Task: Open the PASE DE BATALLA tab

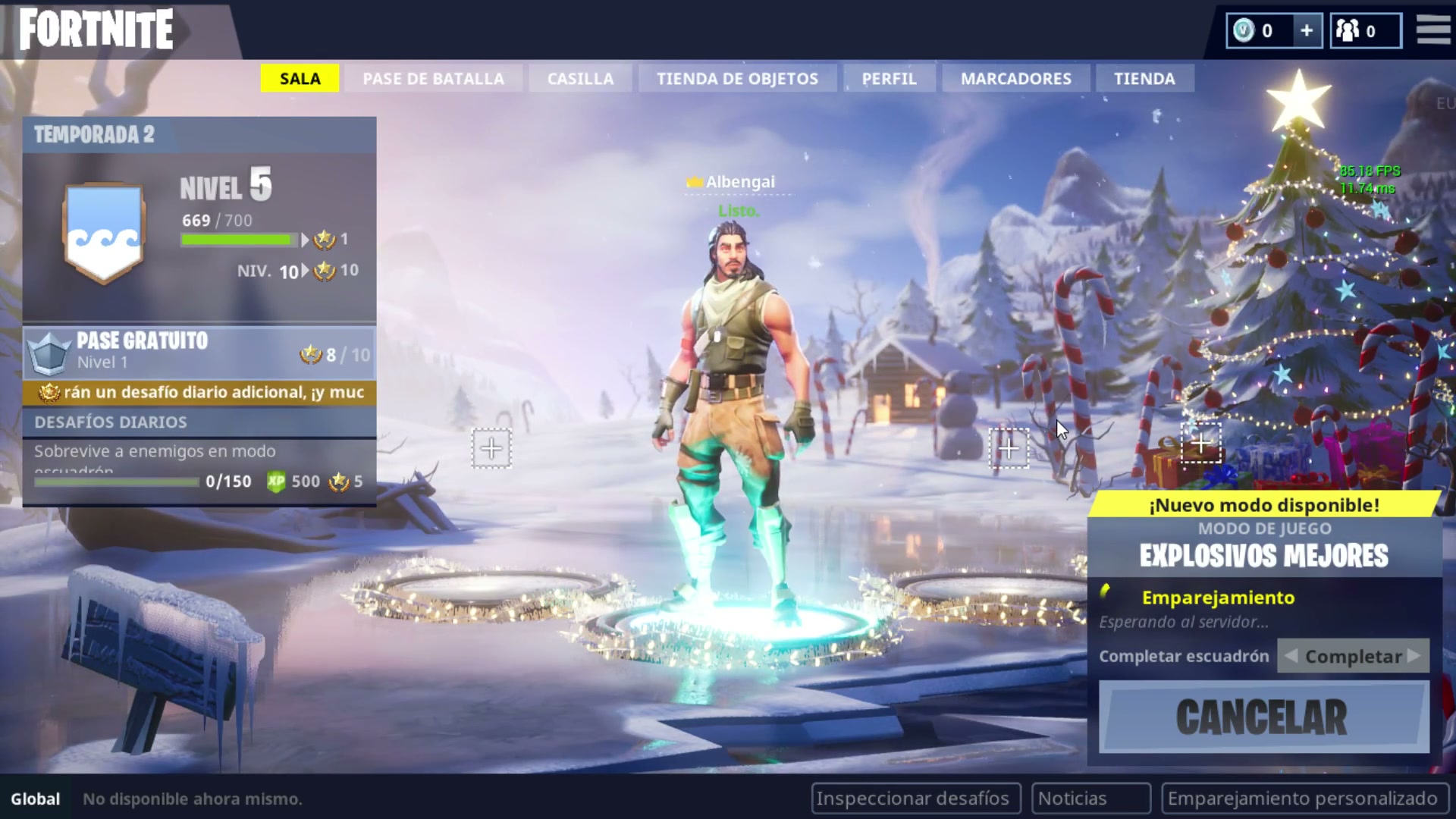Action: click(434, 78)
